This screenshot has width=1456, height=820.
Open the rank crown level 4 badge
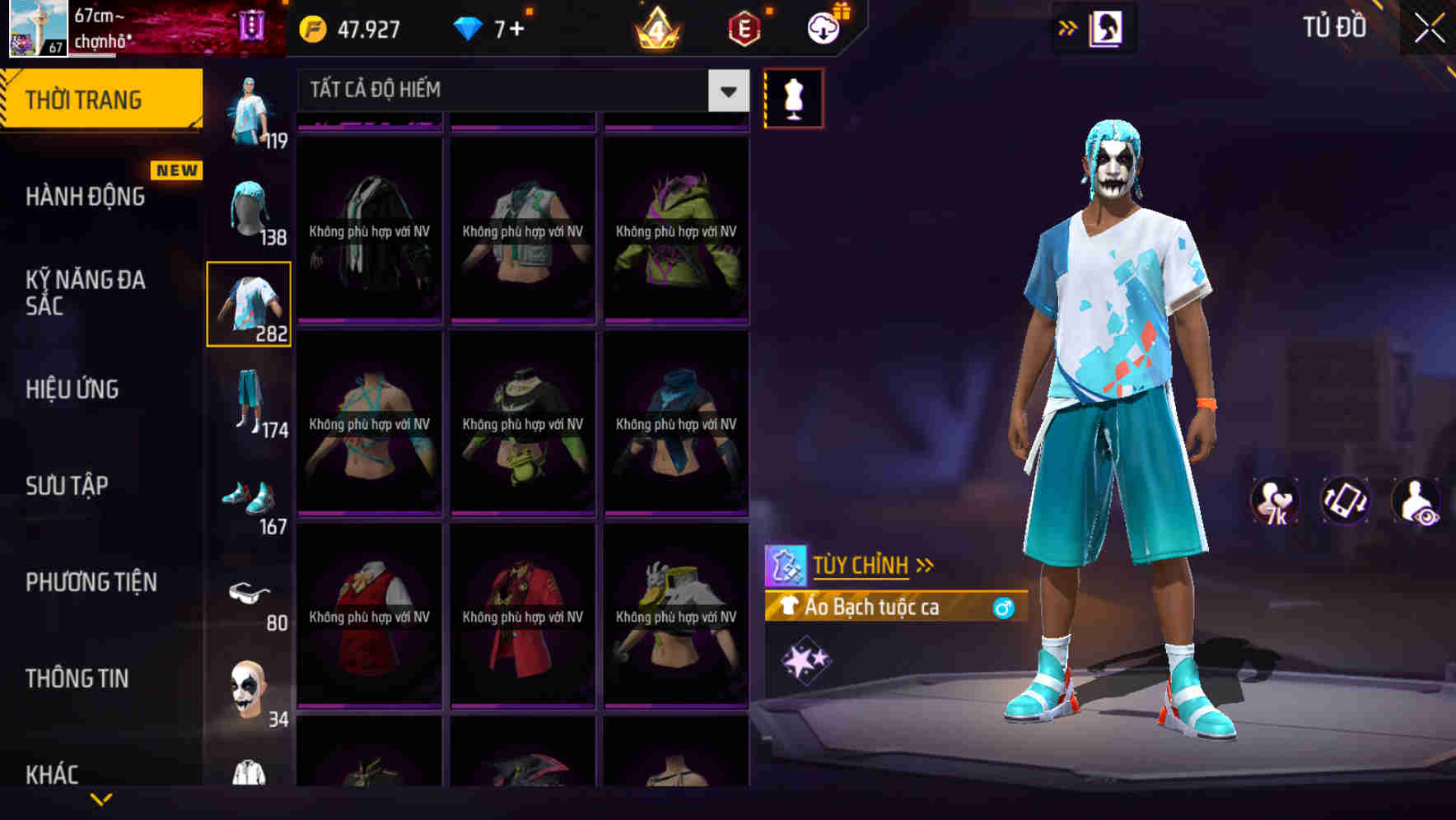click(x=655, y=27)
